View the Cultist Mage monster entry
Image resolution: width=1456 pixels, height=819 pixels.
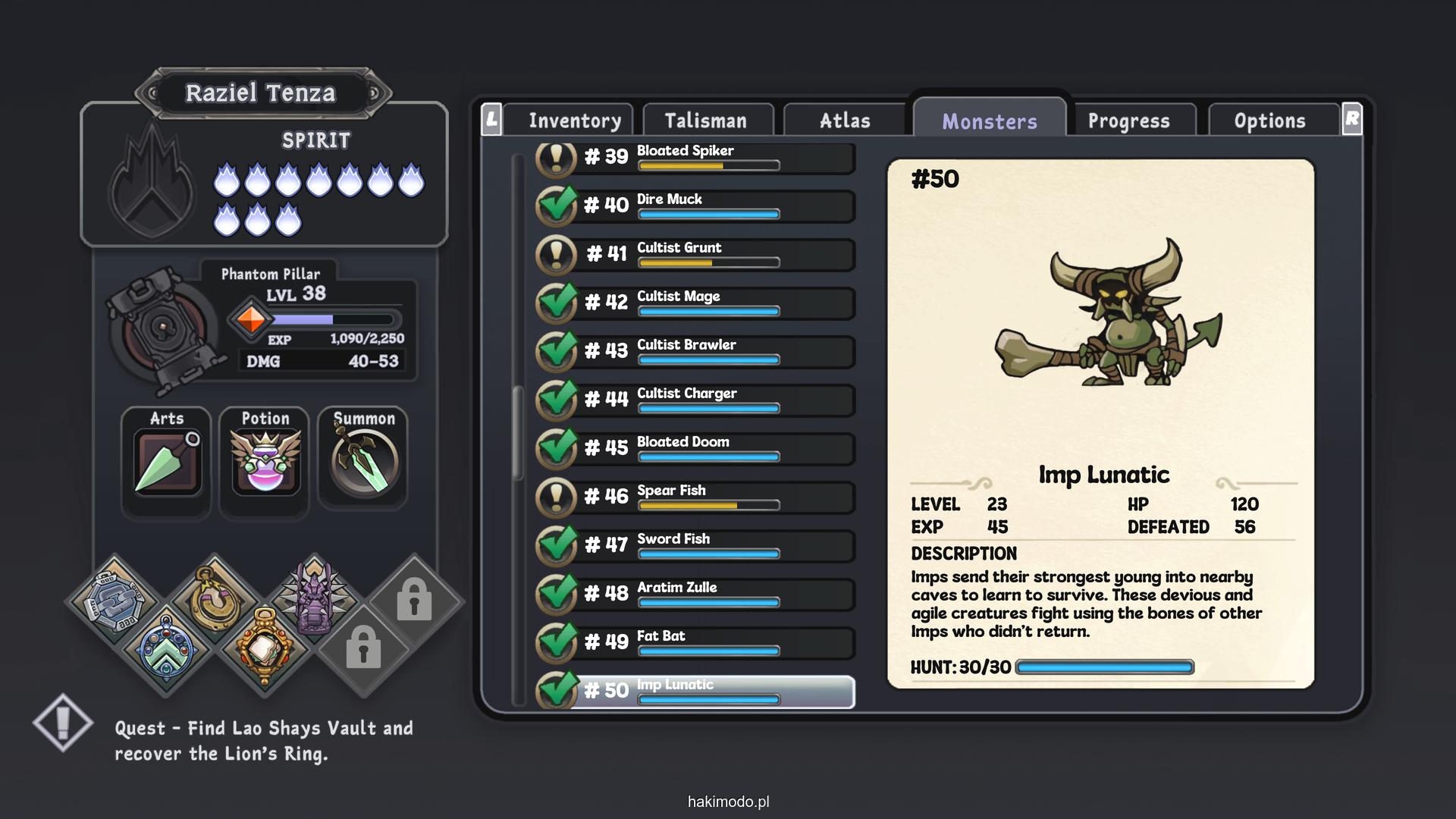[705, 303]
